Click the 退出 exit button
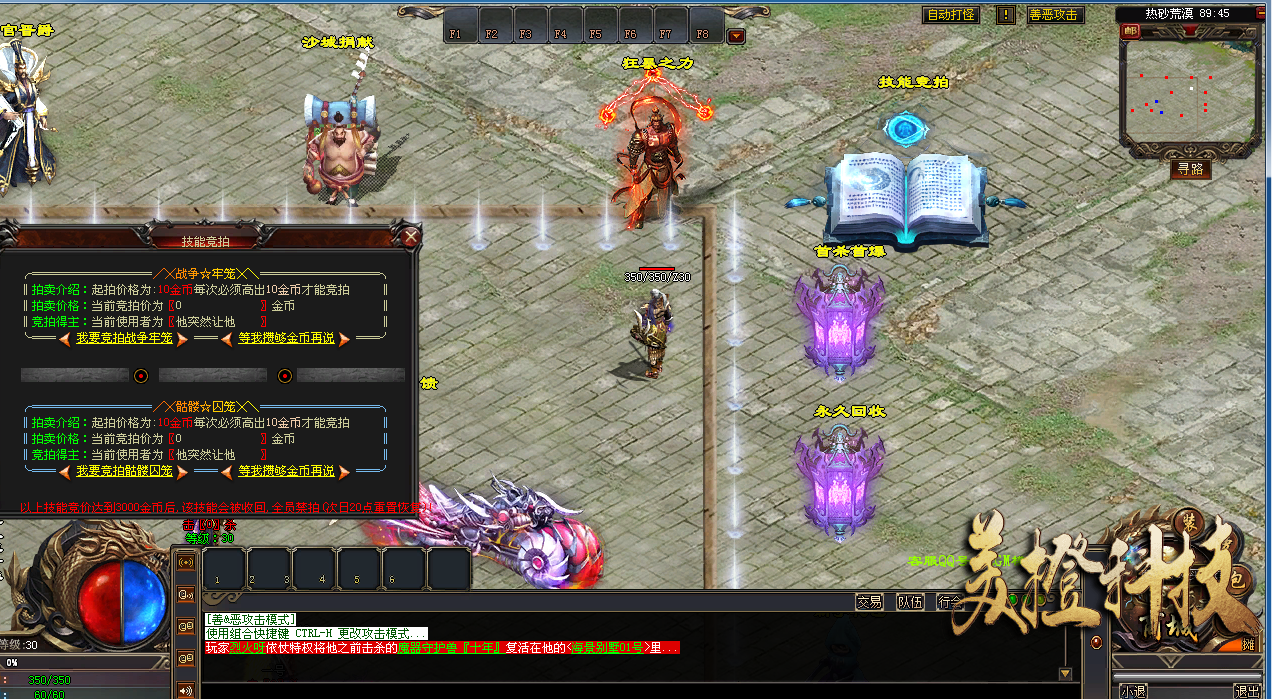The width and height of the screenshot is (1272, 699). click(1247, 691)
